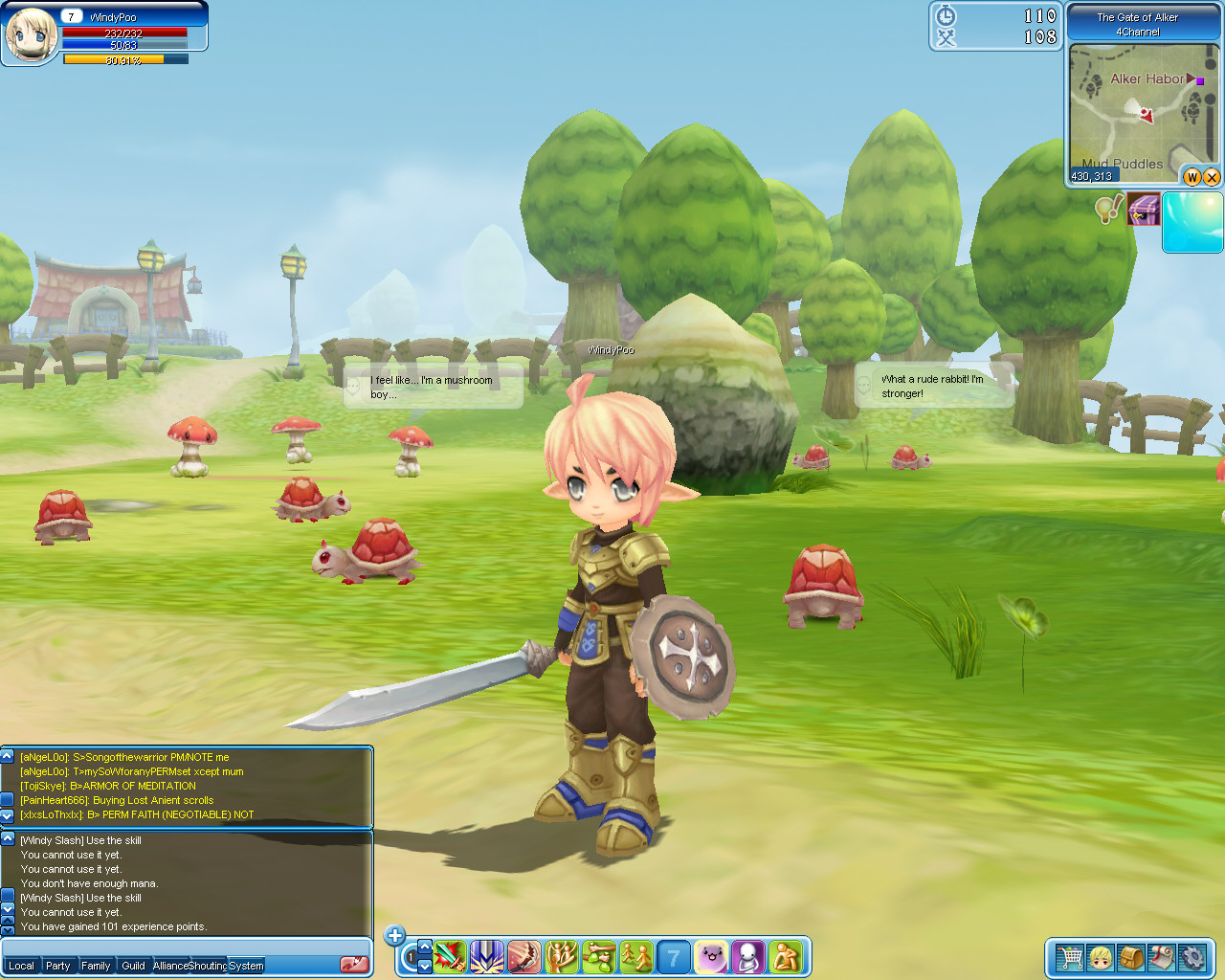Activate the sitting figure rest action

tap(786, 956)
